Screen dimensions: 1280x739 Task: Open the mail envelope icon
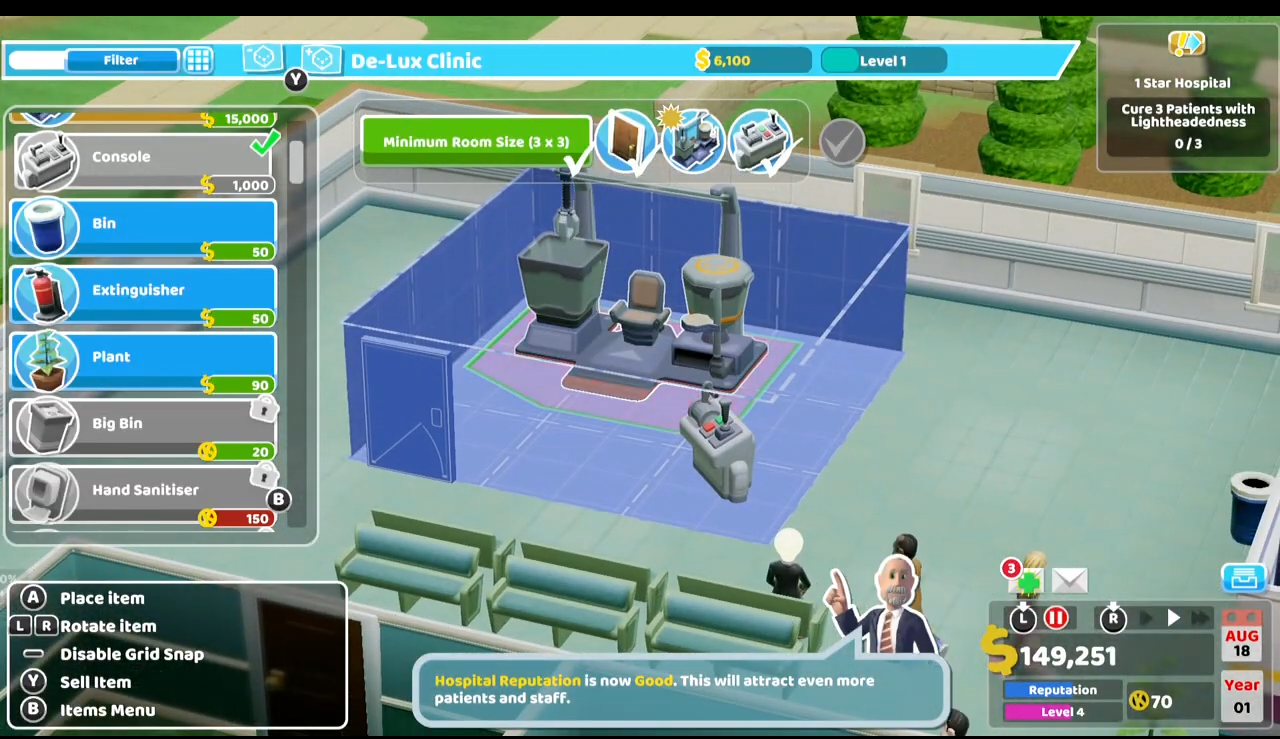1069,580
